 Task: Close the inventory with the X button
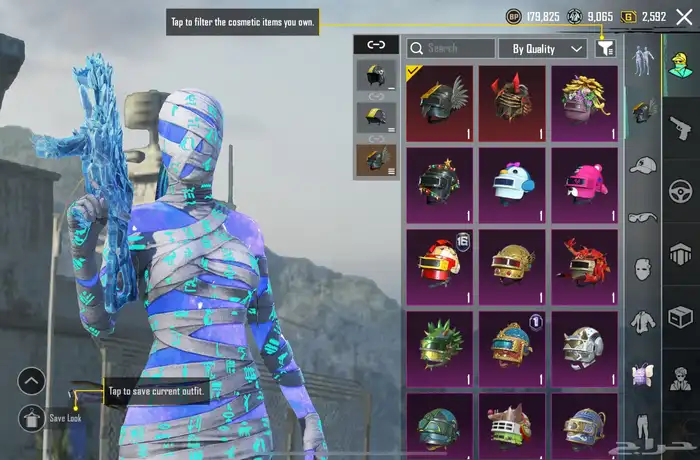(x=684, y=16)
